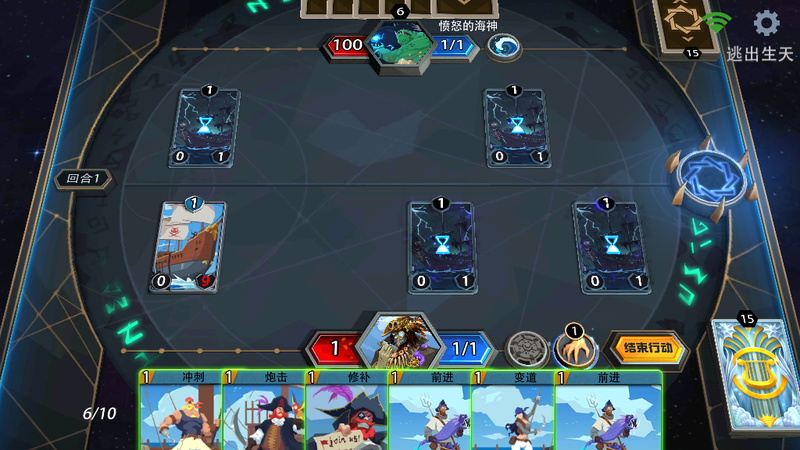Select the 变道 card in hand
Viewport: 800px width, 450px height.
click(x=511, y=412)
